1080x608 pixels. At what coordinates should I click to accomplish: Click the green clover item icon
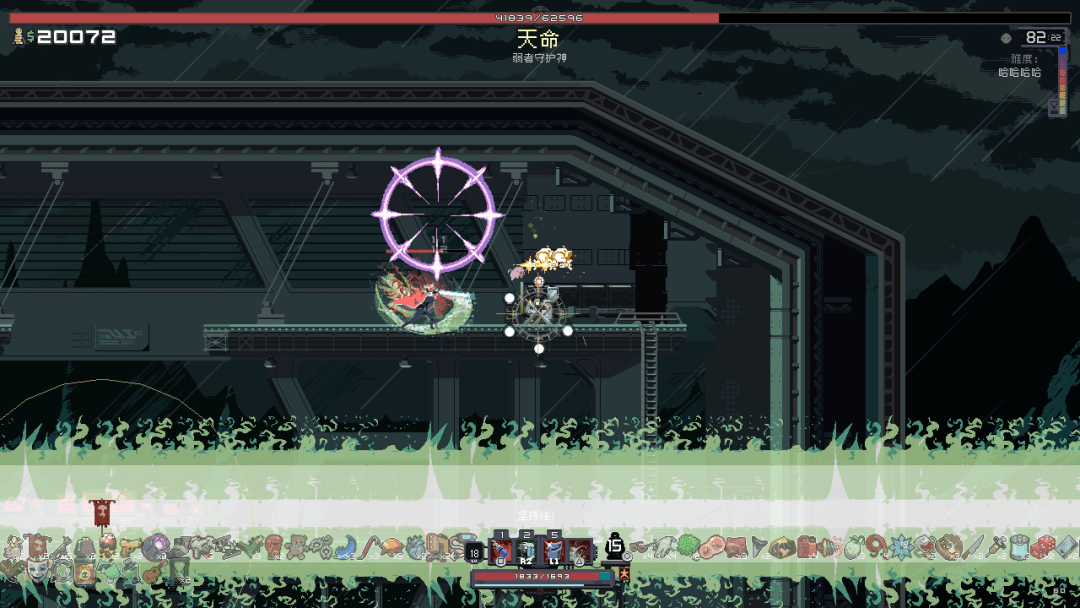(x=688, y=547)
